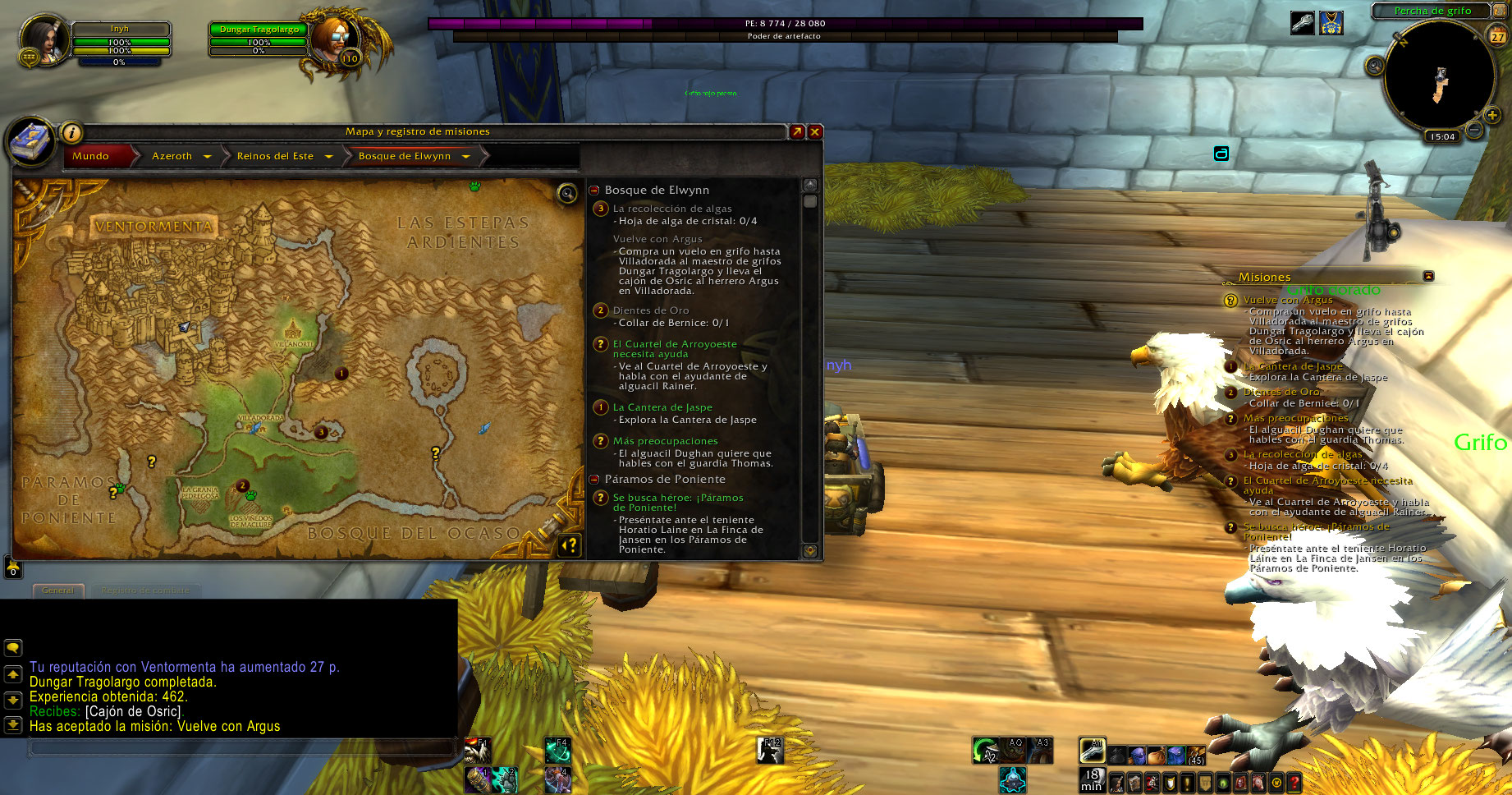The height and width of the screenshot is (795, 1512).
Task: Close the map and quest log window
Action: point(815,132)
